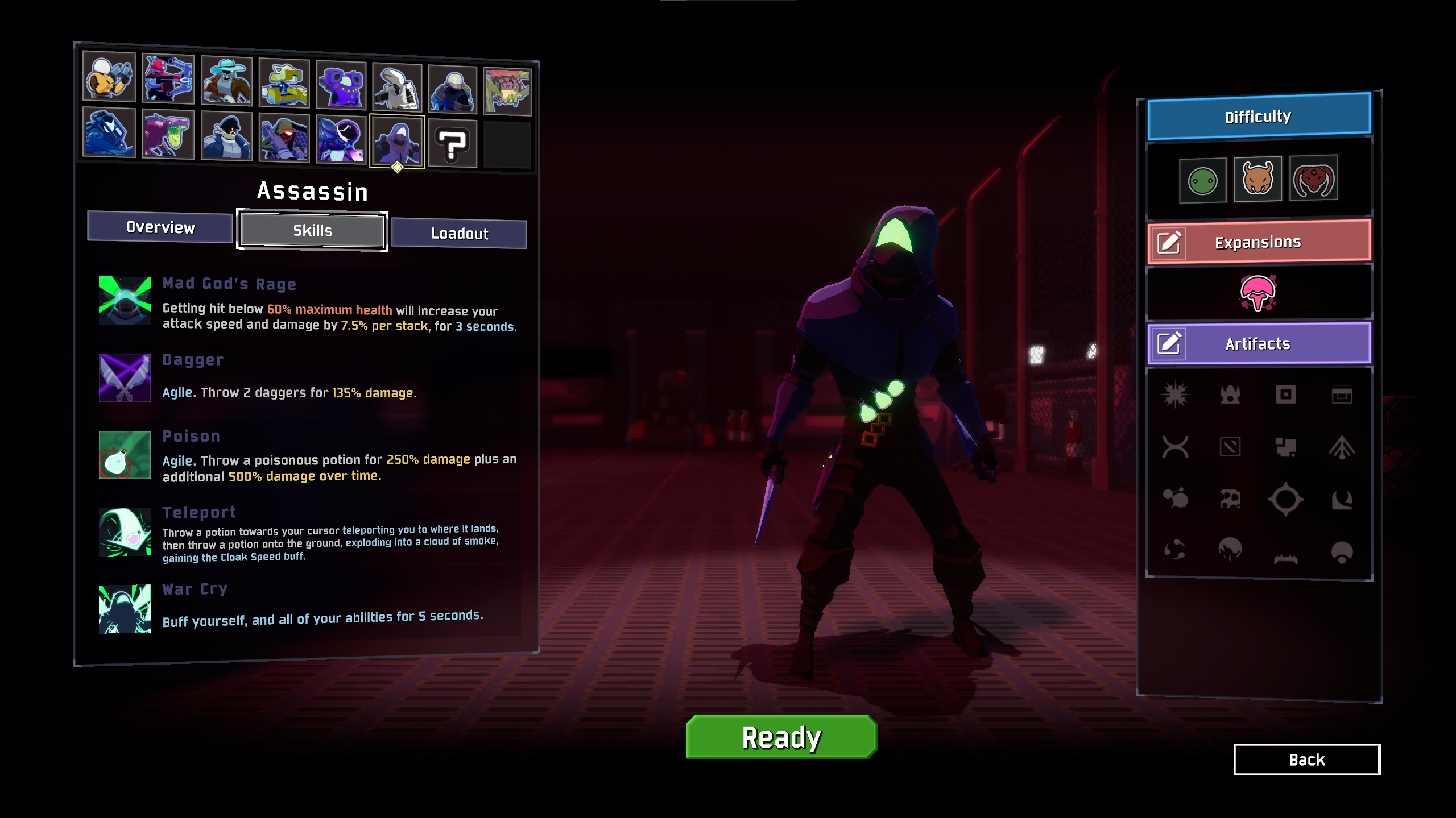Set difficulty to the green Drizzle face

click(1202, 182)
